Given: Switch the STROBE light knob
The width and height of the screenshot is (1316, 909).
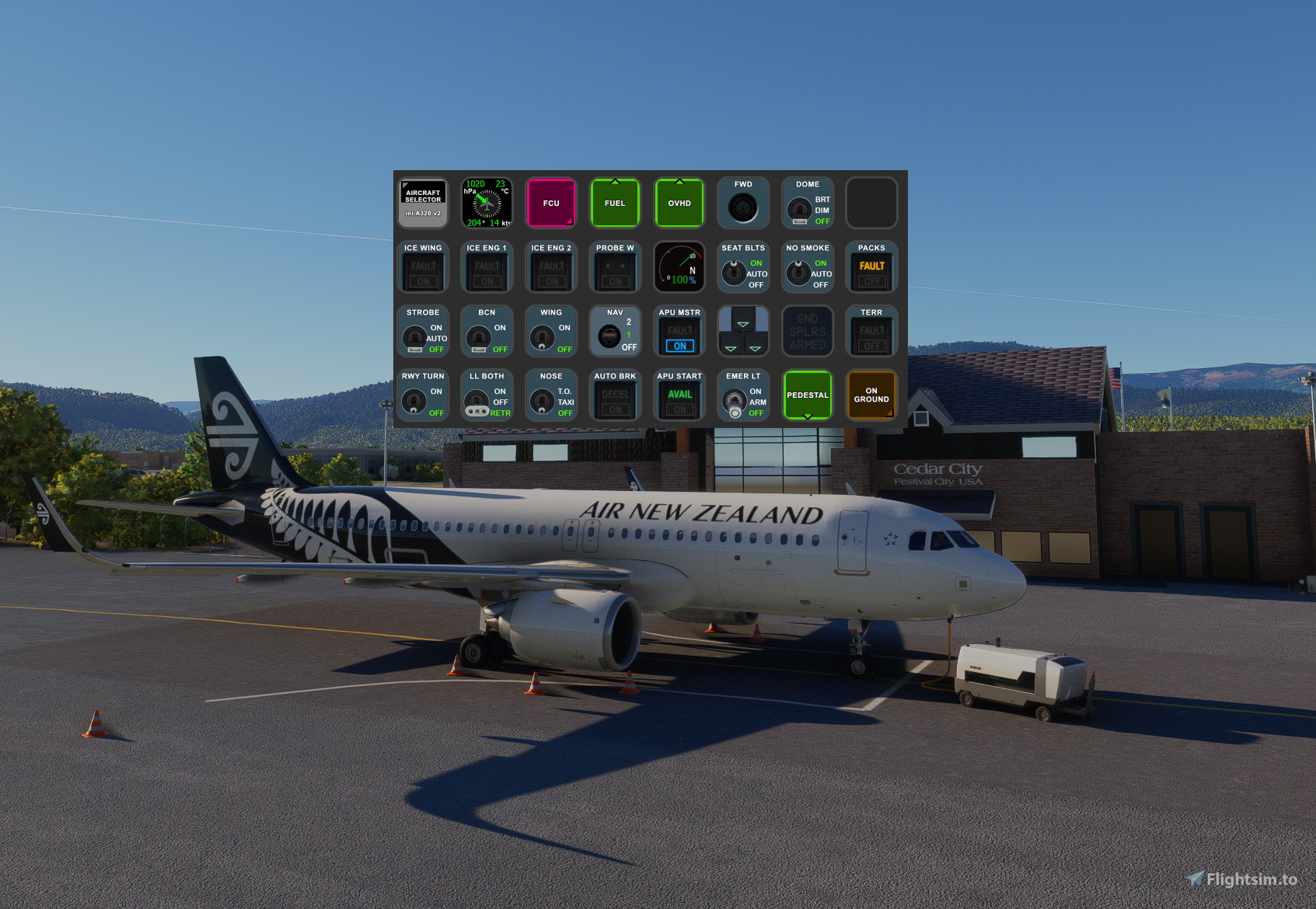Looking at the screenshot, I should pyautogui.click(x=423, y=331).
